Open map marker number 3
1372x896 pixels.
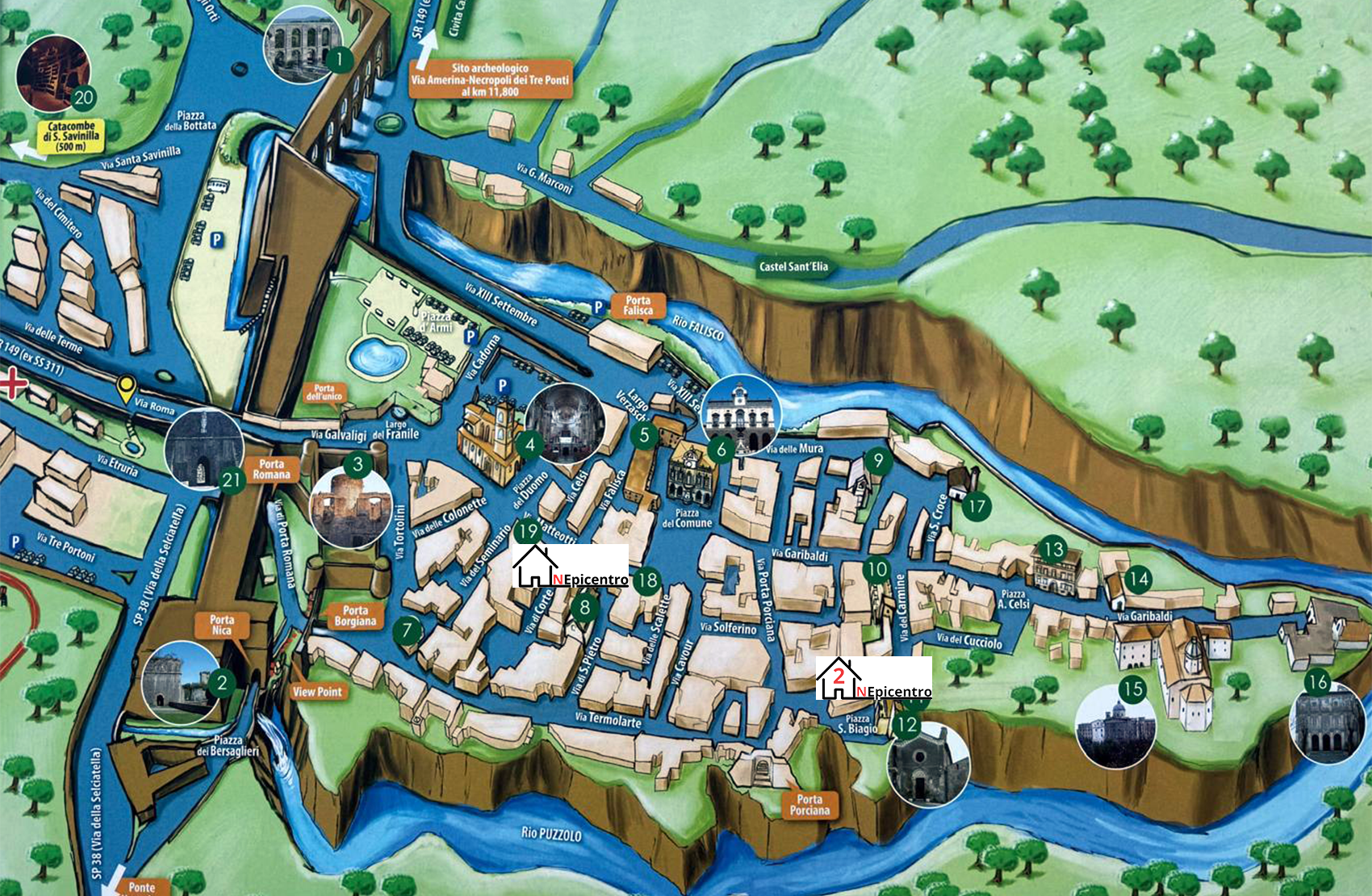[358, 464]
